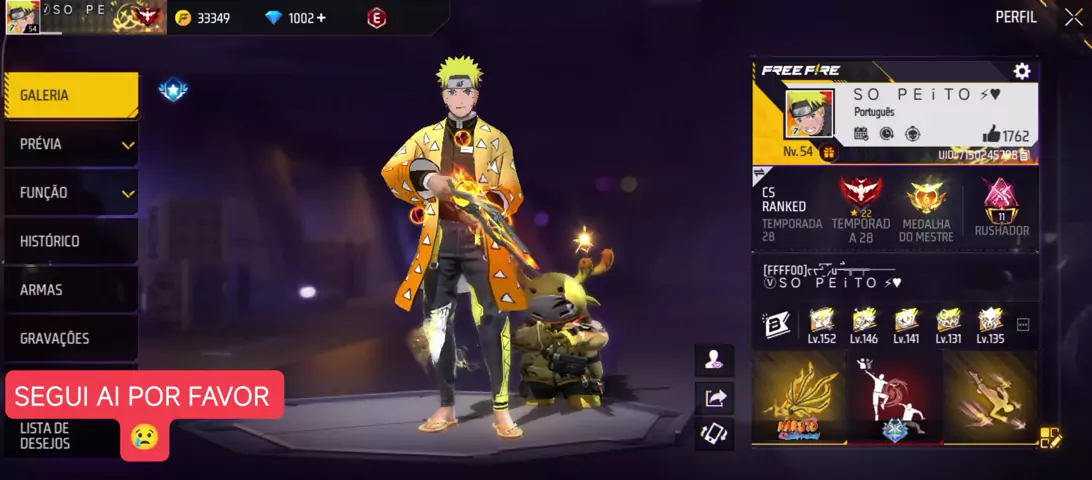Add diamonds with the plus button

[x=322, y=18]
